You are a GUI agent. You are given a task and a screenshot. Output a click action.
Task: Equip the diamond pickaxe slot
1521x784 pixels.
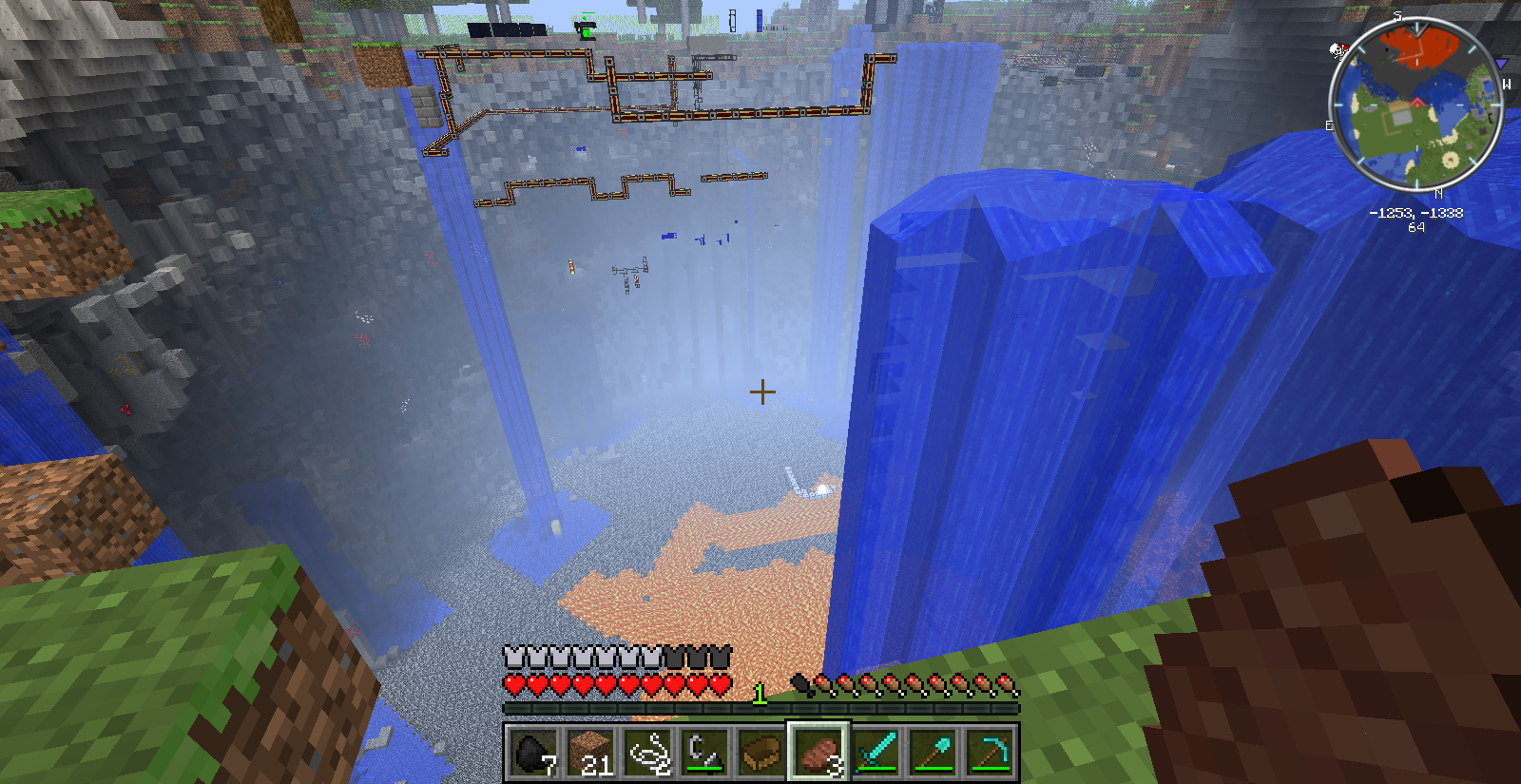coord(990,753)
